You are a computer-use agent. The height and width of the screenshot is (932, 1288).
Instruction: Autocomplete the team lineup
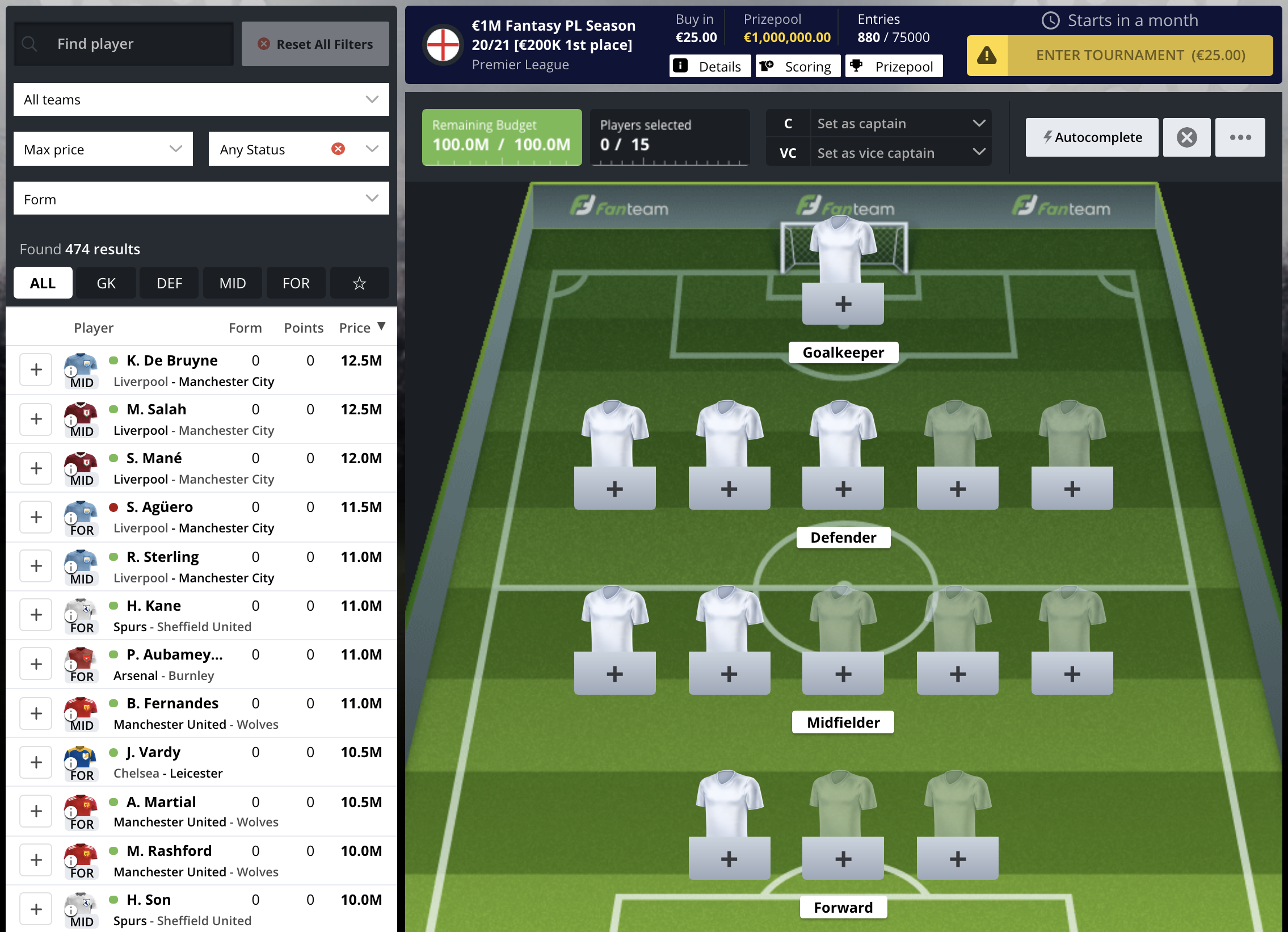pos(1092,137)
